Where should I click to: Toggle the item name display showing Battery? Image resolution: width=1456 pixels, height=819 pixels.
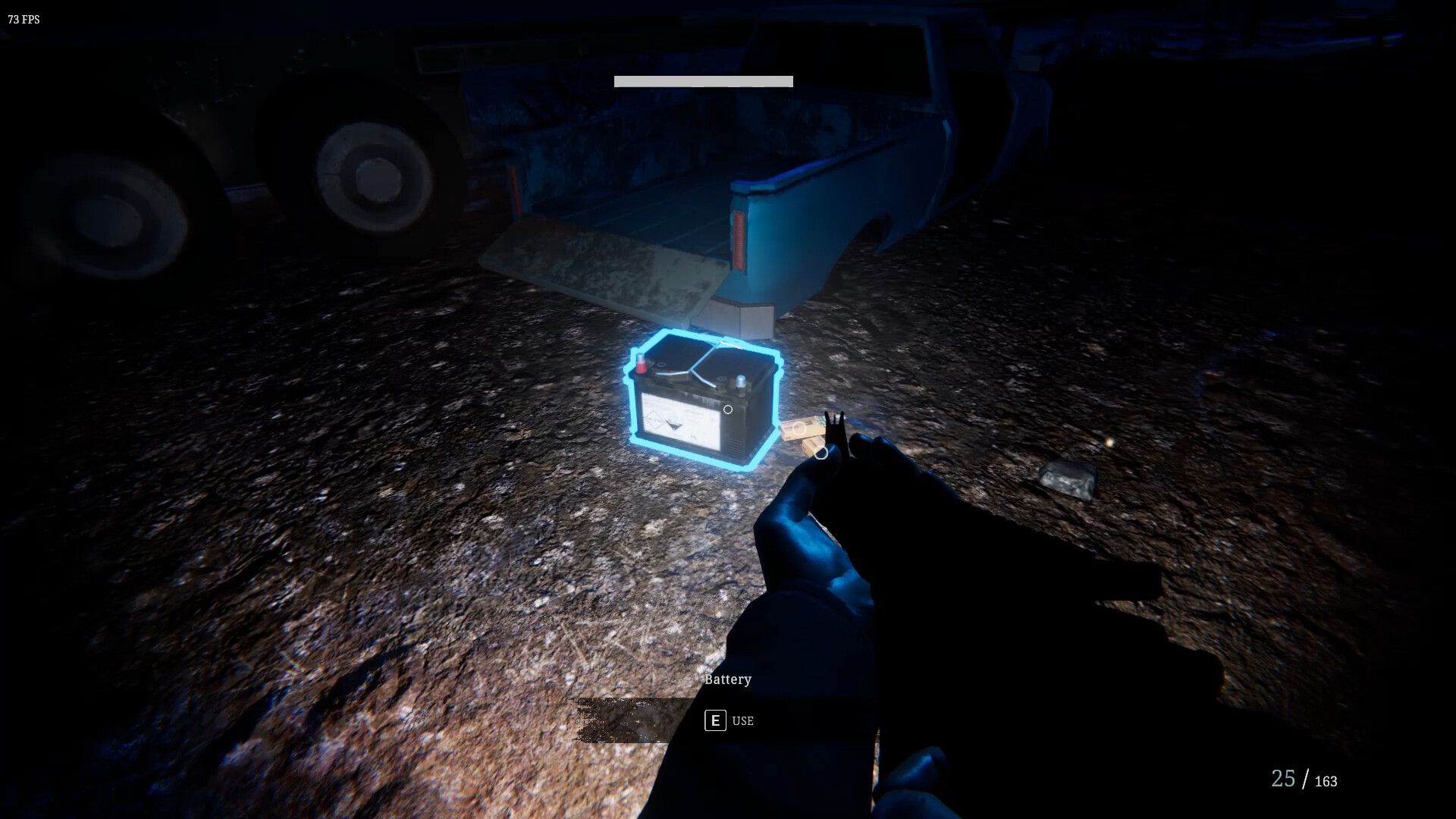click(x=727, y=679)
